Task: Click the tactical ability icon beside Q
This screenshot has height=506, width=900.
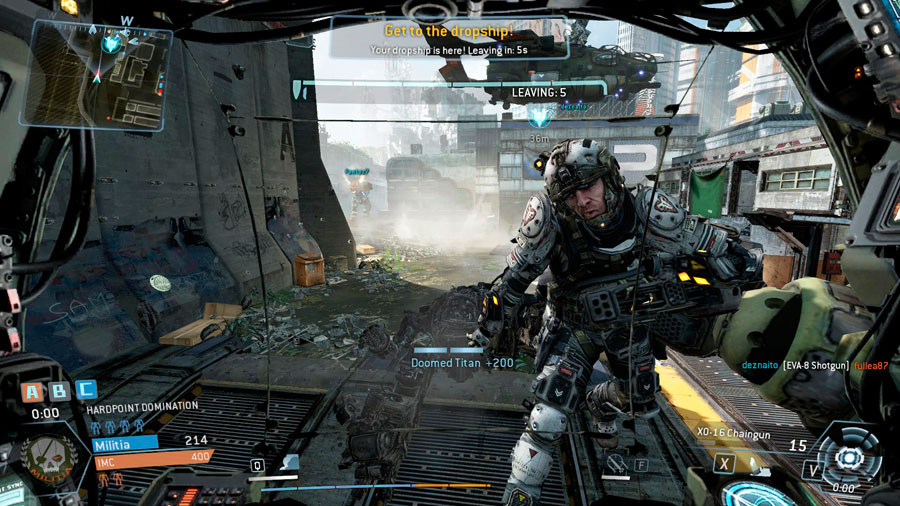Action: [x=286, y=464]
